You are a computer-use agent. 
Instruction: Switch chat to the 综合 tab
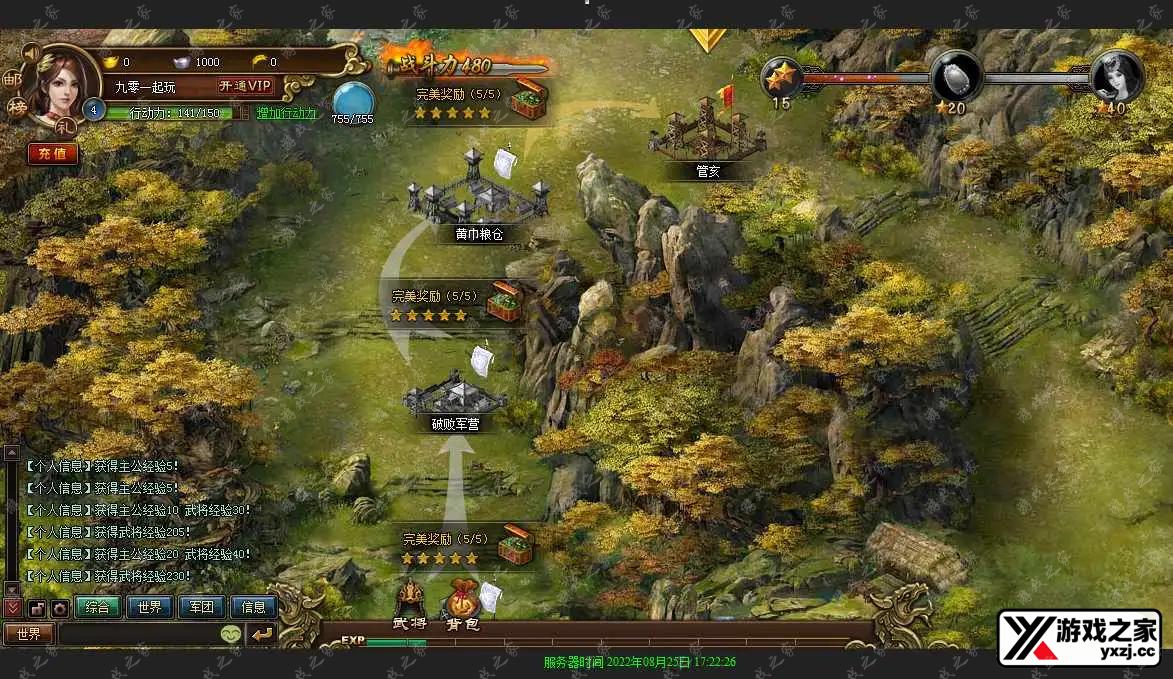(x=98, y=607)
